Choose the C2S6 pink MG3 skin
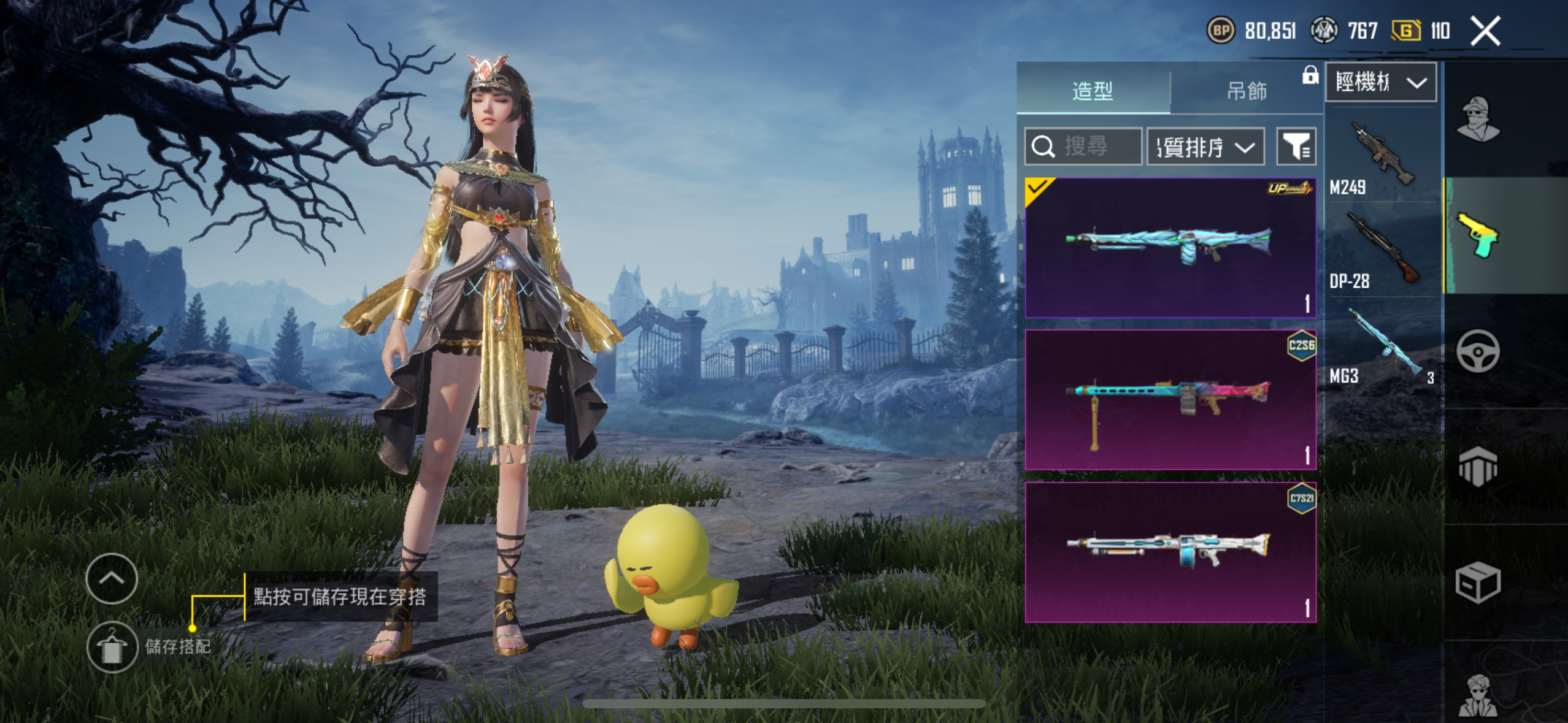 pos(1170,400)
